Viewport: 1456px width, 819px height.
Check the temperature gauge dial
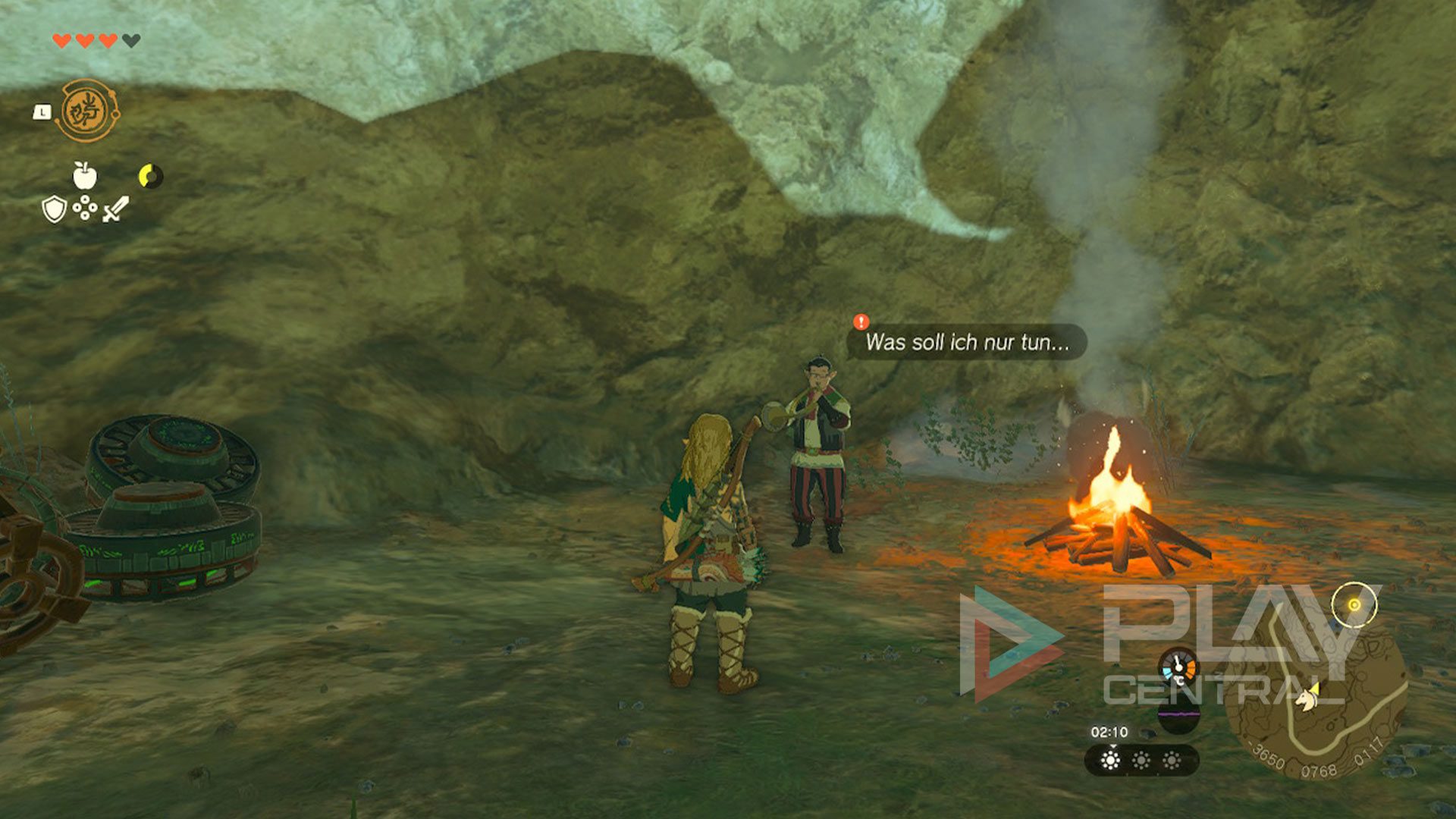pyautogui.click(x=1178, y=669)
